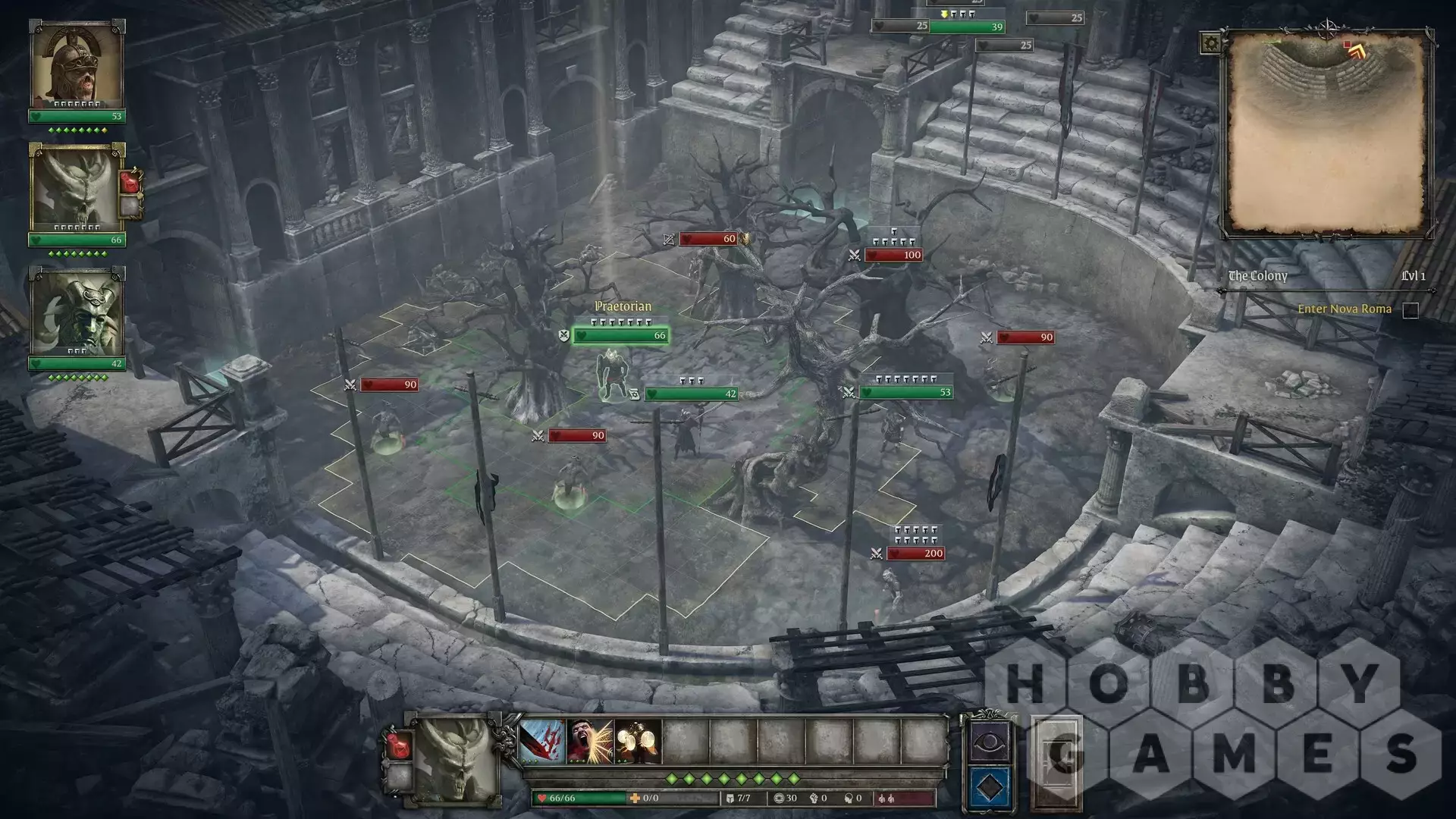The image size is (1456, 819).
Task: Select the Enter Nova Roma objective
Action: point(1344,309)
